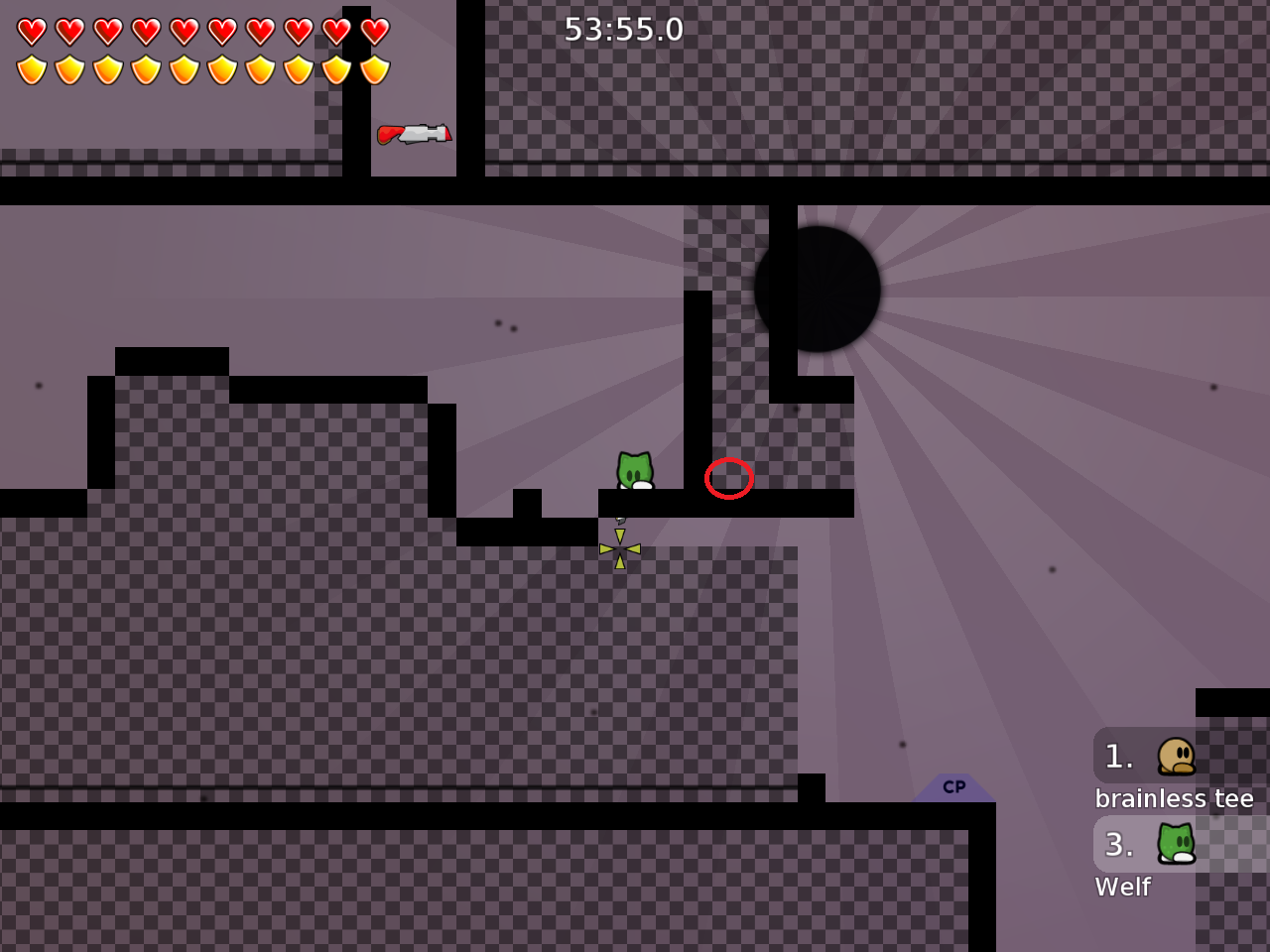Click the name label brainless tee
1270x952 pixels.
click(x=1174, y=798)
